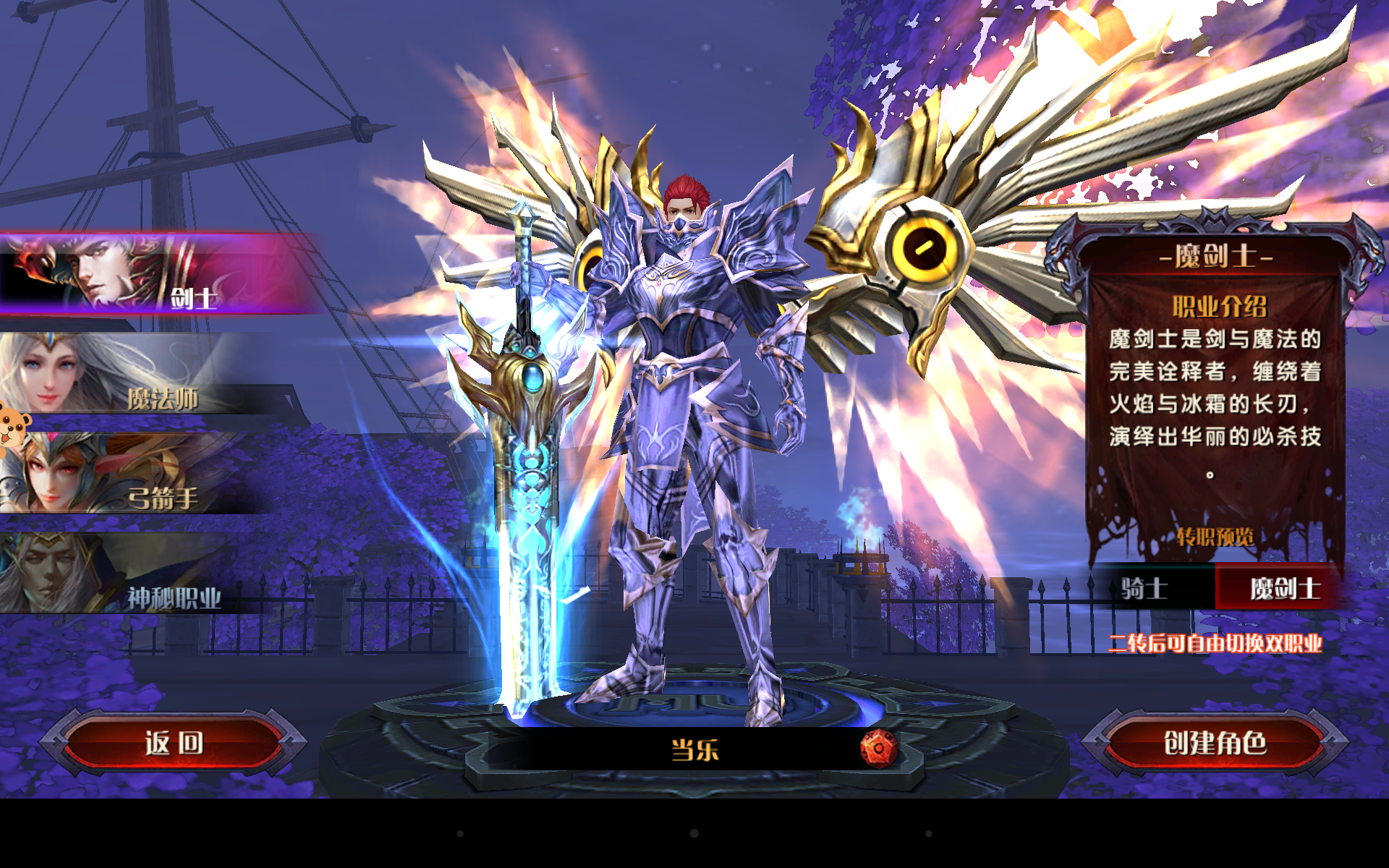Click the 返回 back button
This screenshot has width=1389, height=868.
click(174, 743)
